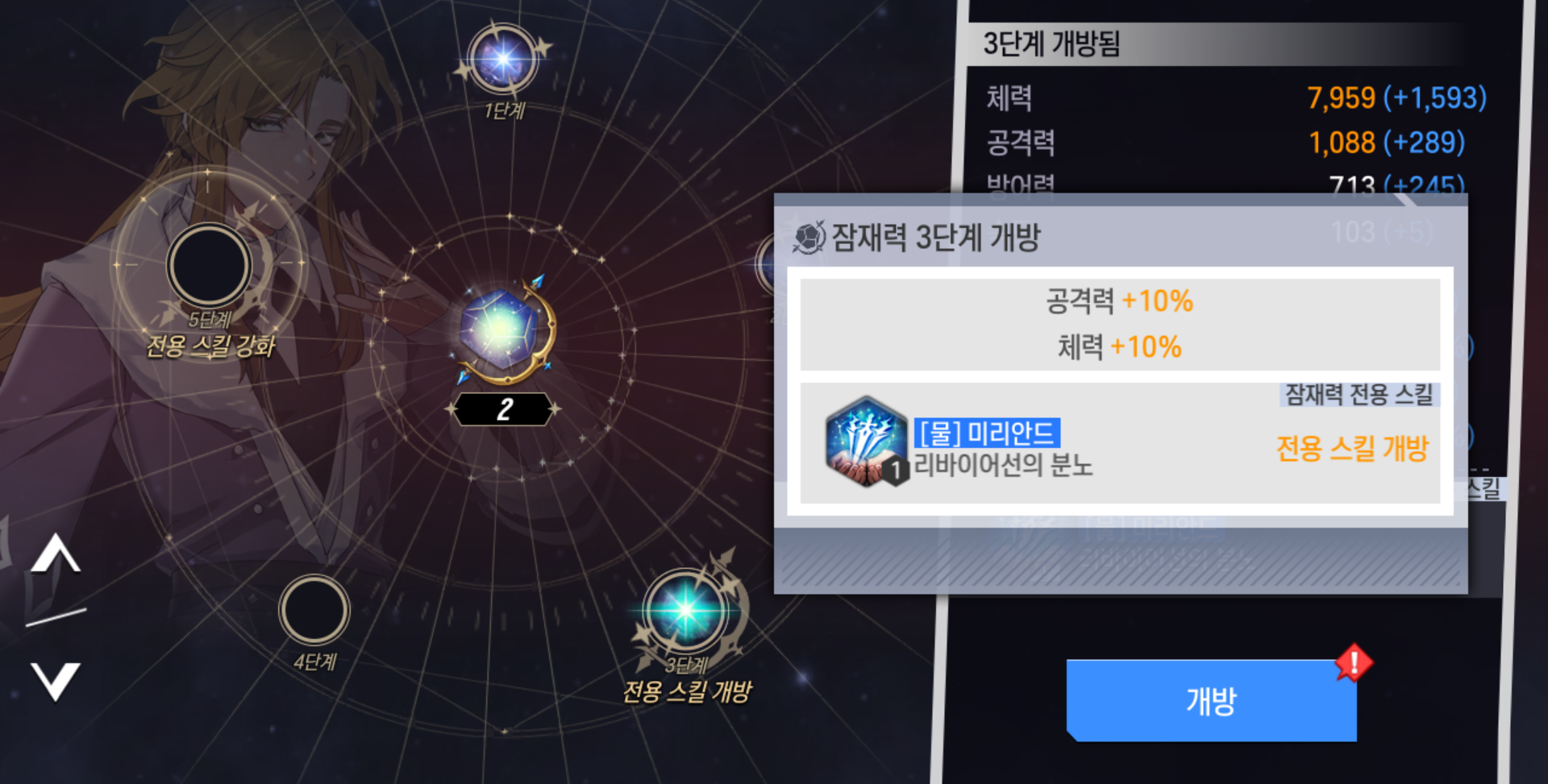Screen dimensions: 1548x784
Task: Go to next character with down arrow
Action: [x=55, y=680]
